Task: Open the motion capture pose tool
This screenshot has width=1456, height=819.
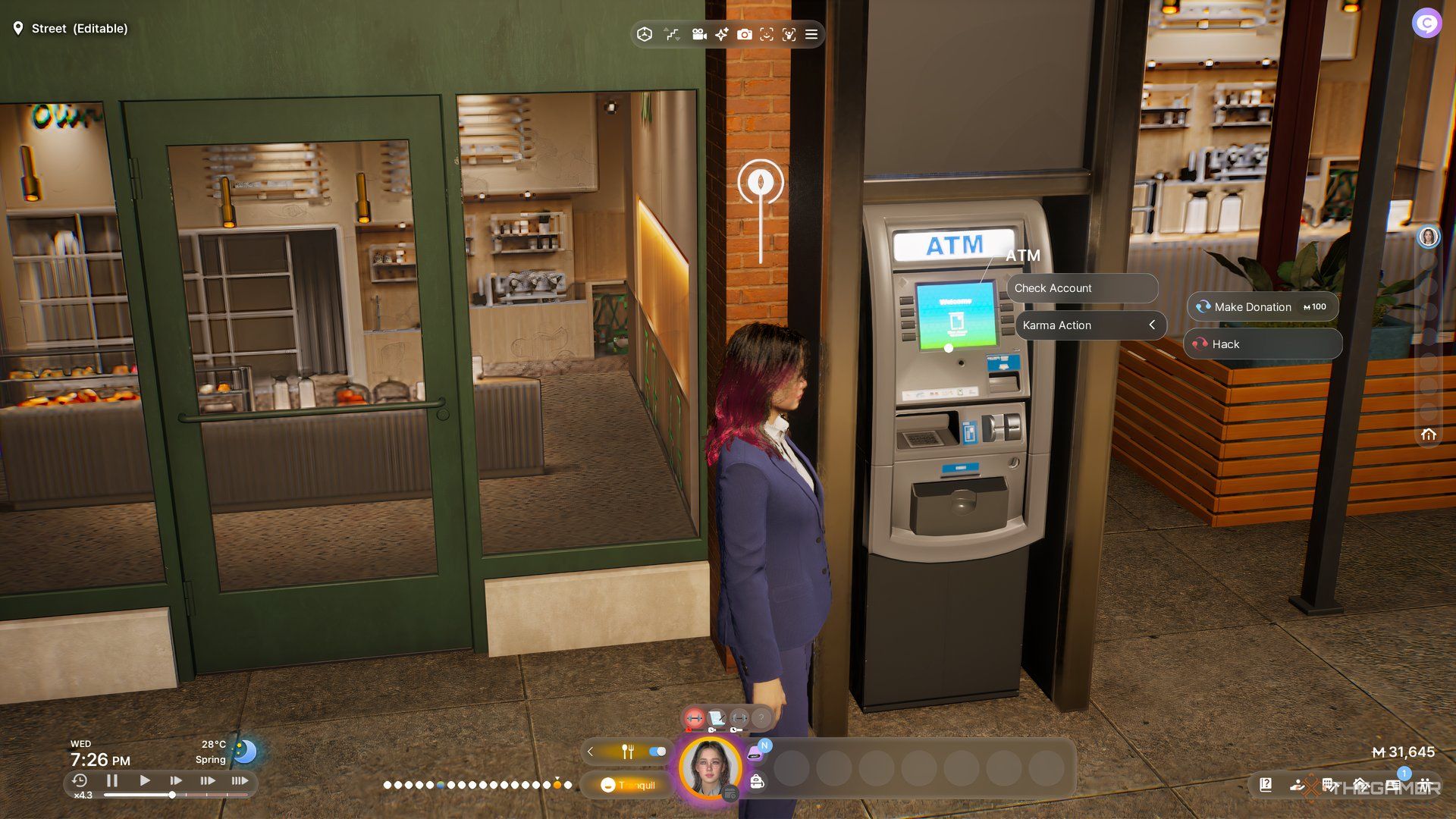Action: (x=789, y=34)
